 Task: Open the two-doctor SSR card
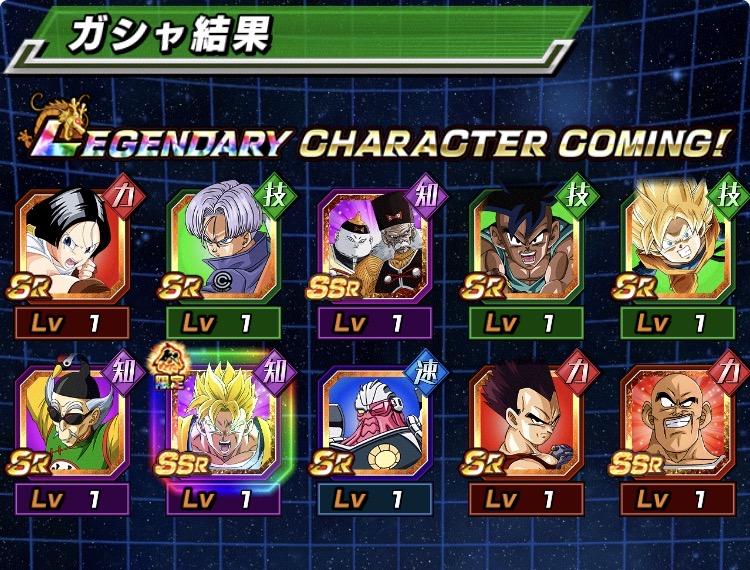pyautogui.click(x=374, y=245)
